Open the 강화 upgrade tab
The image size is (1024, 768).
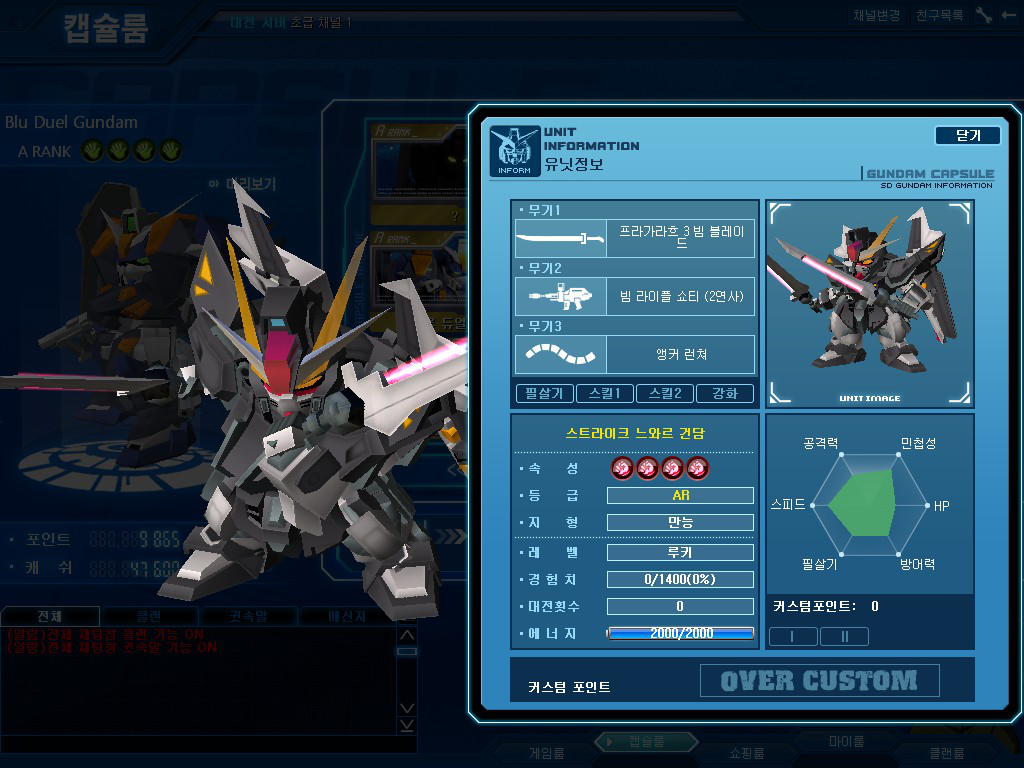(x=725, y=393)
